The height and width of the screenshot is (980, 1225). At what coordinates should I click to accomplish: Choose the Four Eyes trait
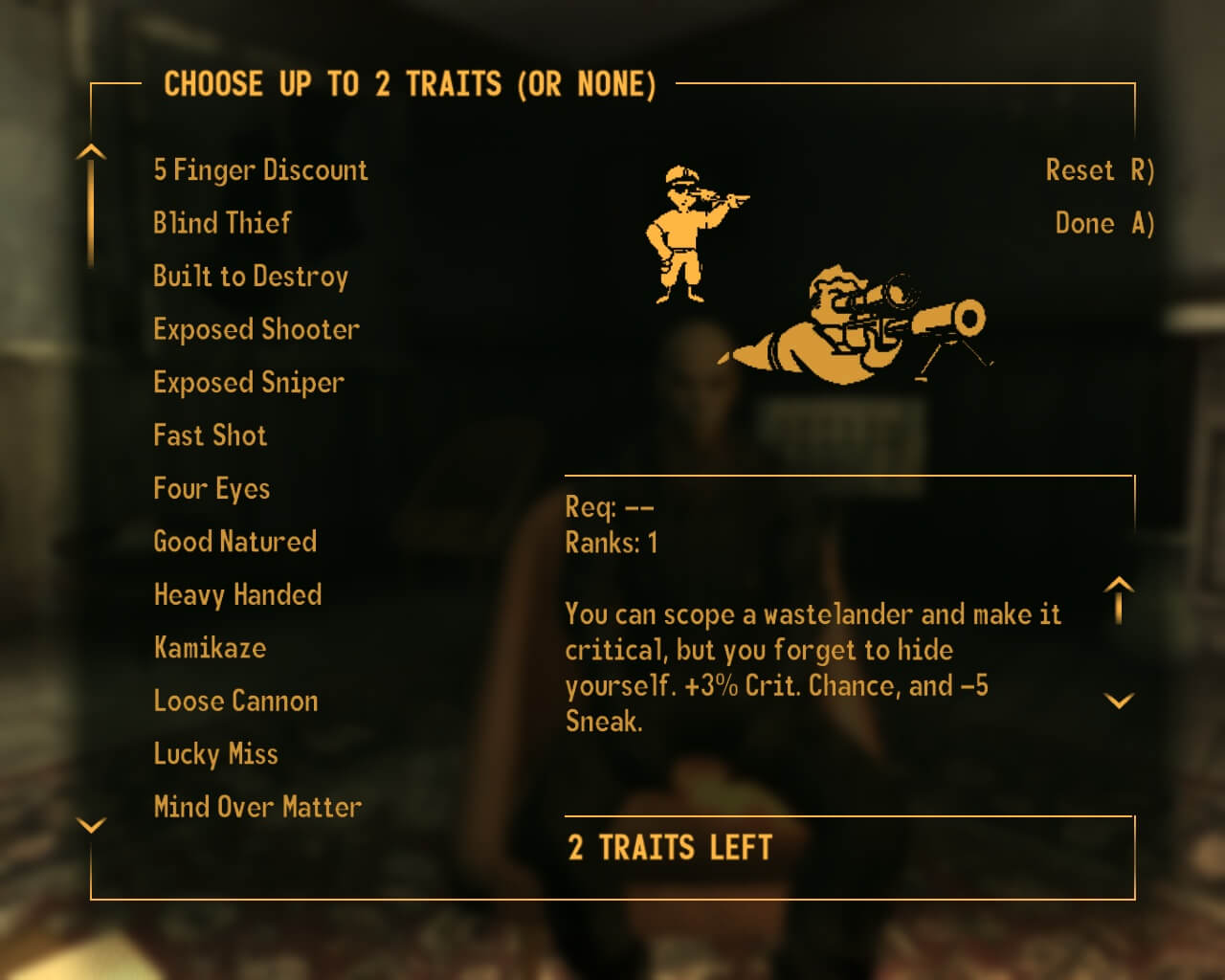pyautogui.click(x=212, y=488)
